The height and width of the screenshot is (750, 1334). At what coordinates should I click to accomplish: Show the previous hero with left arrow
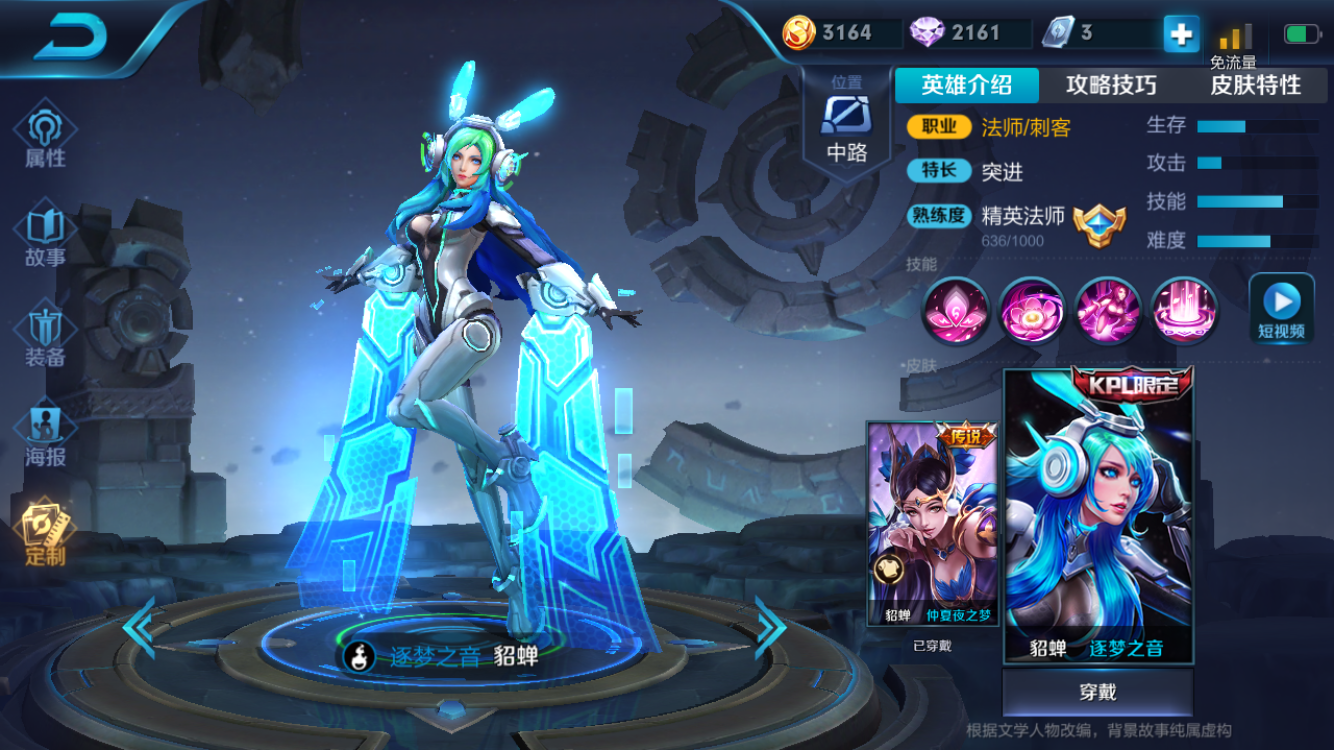click(x=139, y=627)
